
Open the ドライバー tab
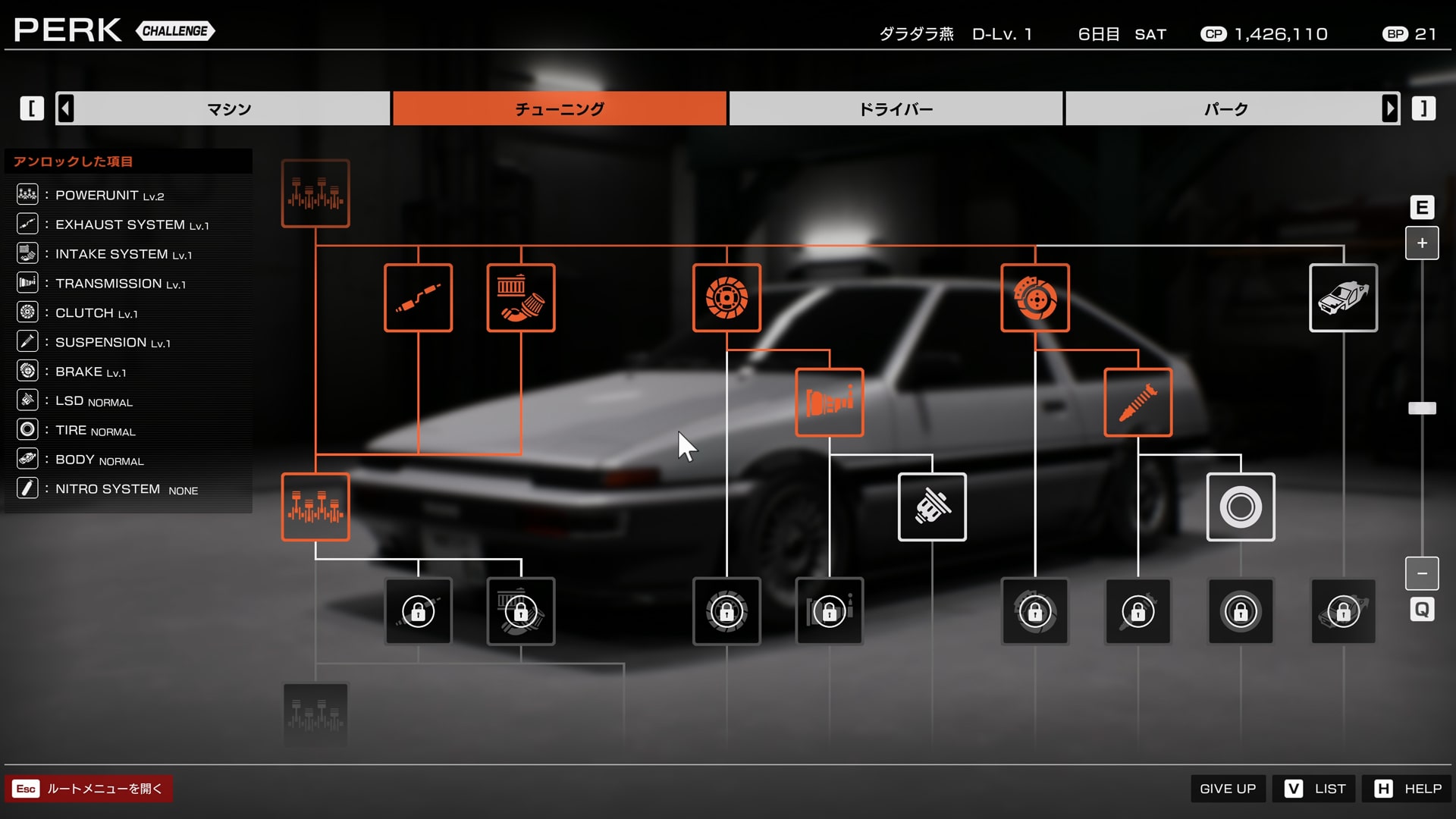pyautogui.click(x=896, y=108)
